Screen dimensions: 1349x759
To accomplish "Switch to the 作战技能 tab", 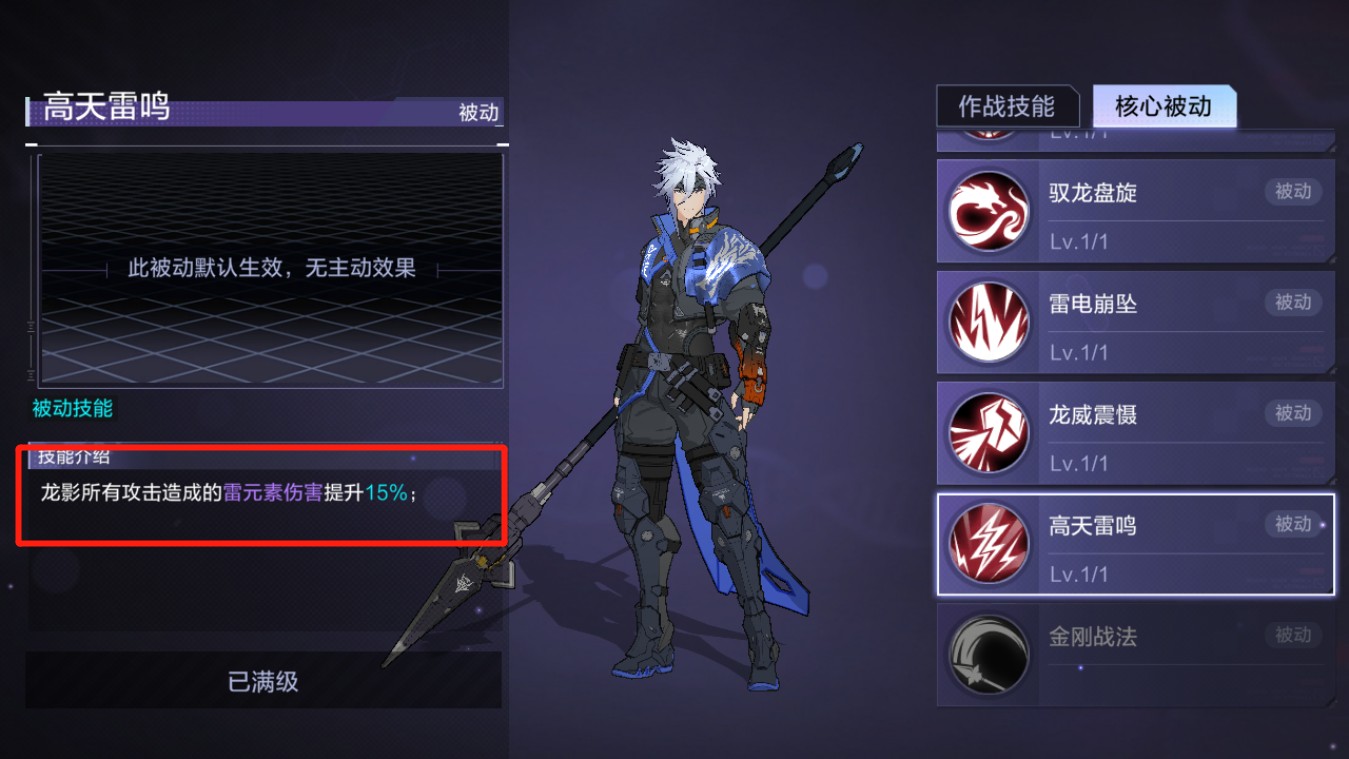I will pos(1007,107).
